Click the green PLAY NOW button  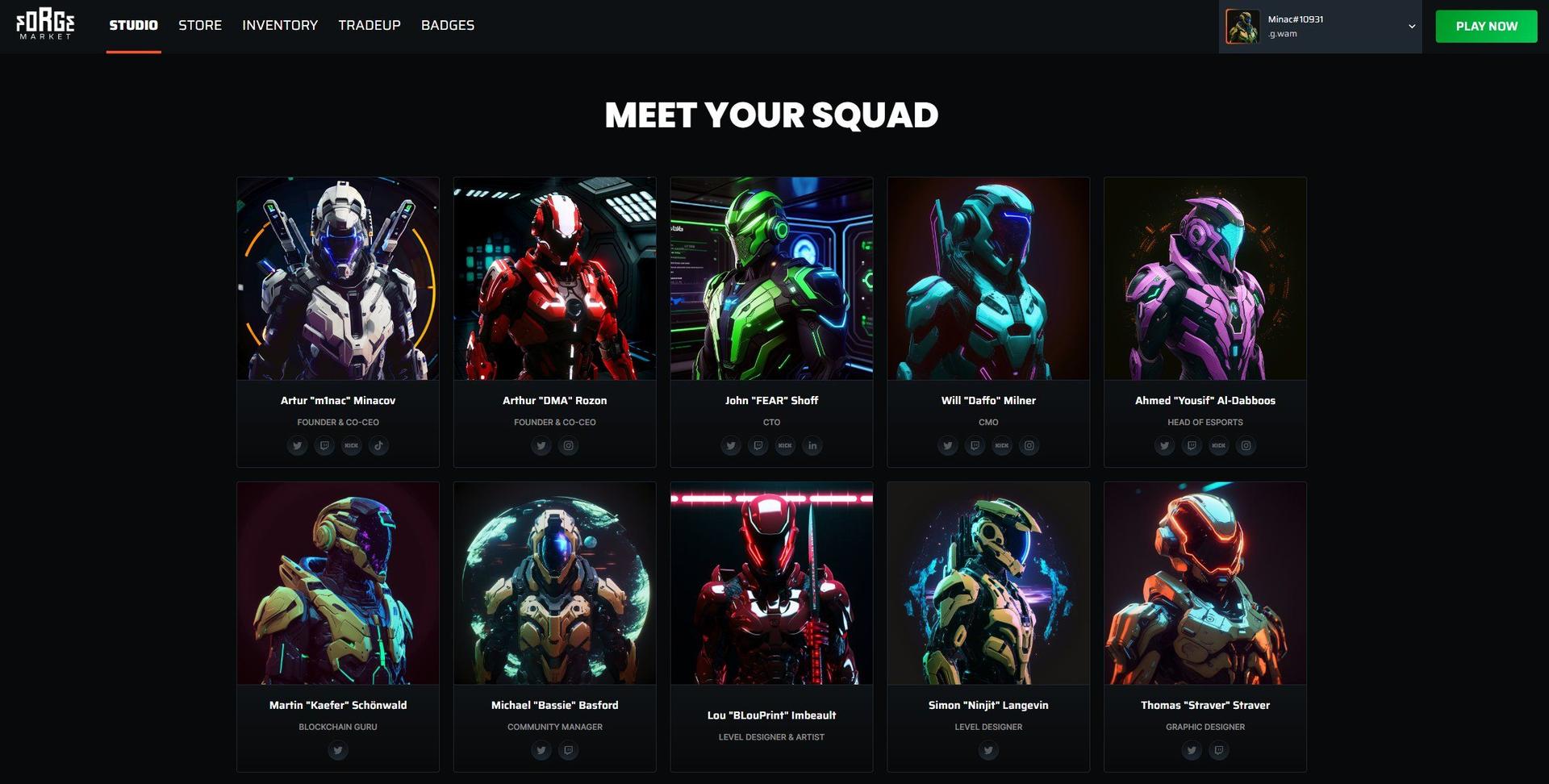click(x=1486, y=25)
